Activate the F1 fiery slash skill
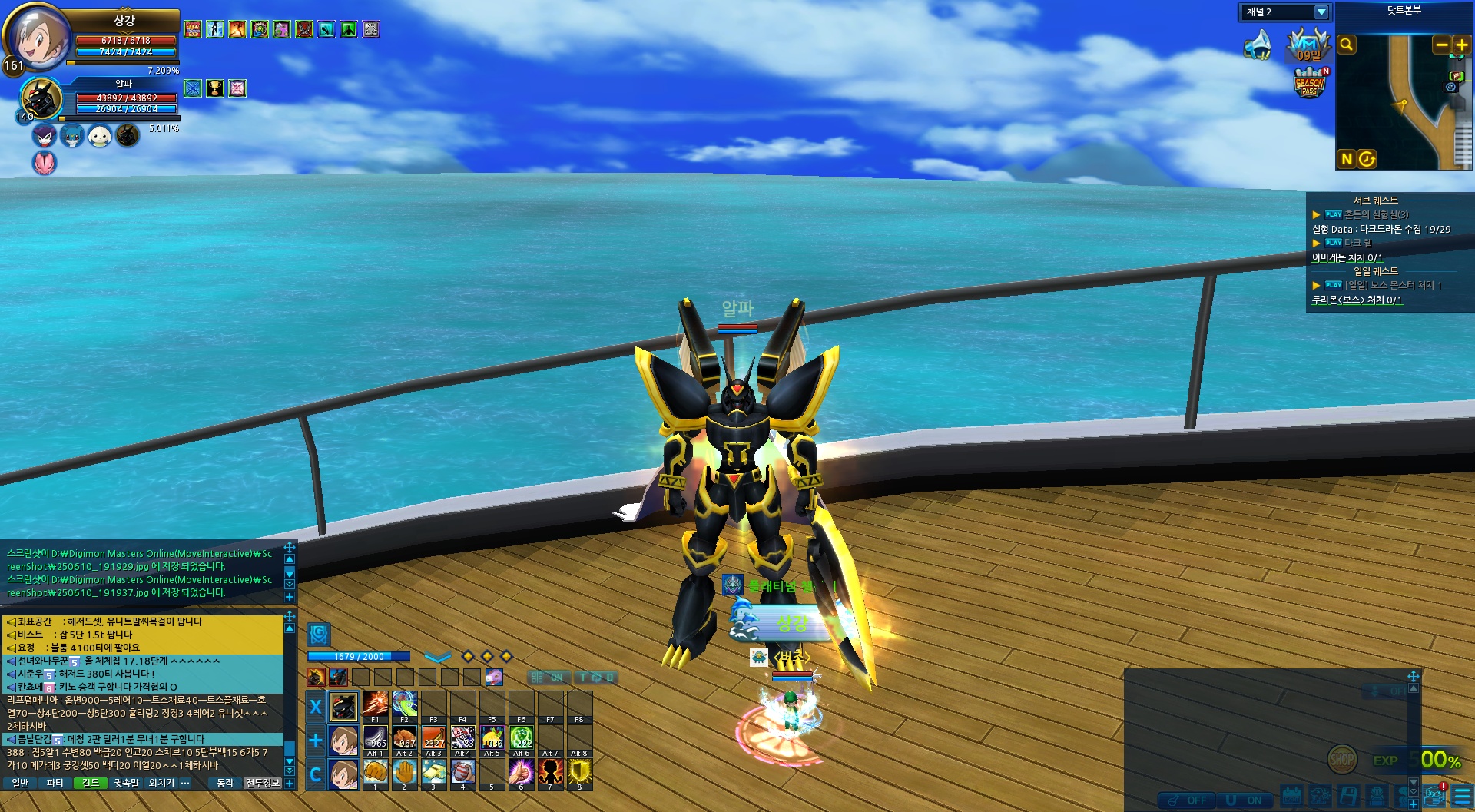Image resolution: width=1475 pixels, height=812 pixels. click(x=375, y=703)
